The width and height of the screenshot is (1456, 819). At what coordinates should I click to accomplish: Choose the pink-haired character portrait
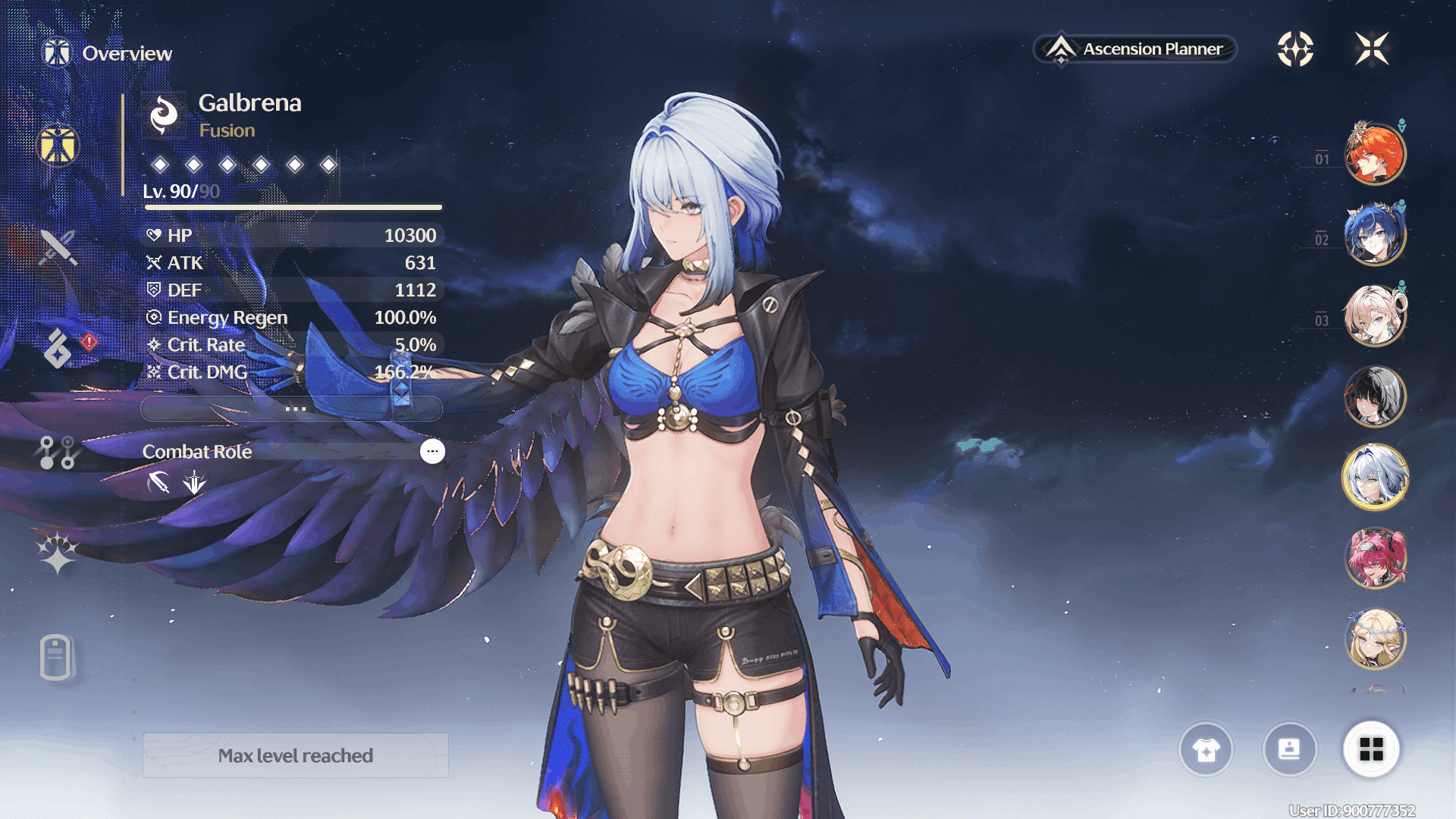coord(1374,559)
